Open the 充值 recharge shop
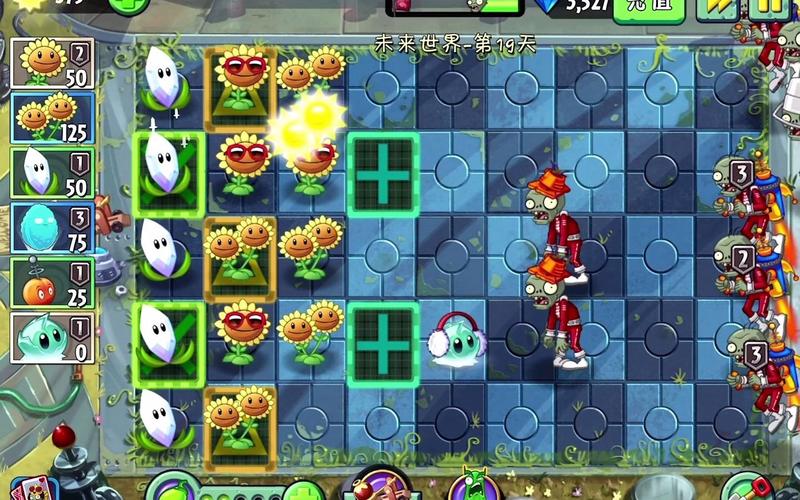 point(648,8)
